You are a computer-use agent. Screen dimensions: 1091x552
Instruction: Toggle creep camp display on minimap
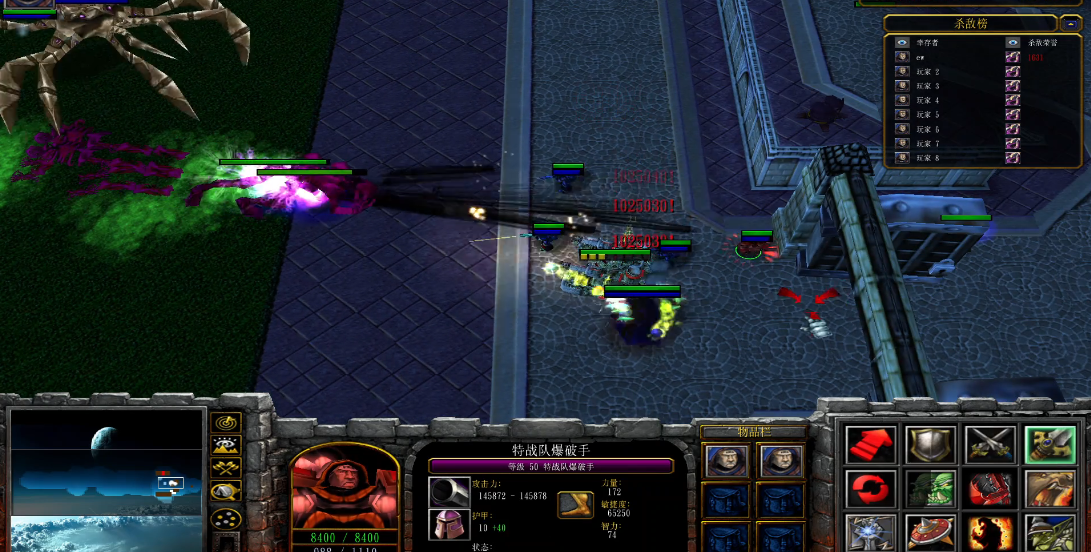[x=227, y=492]
